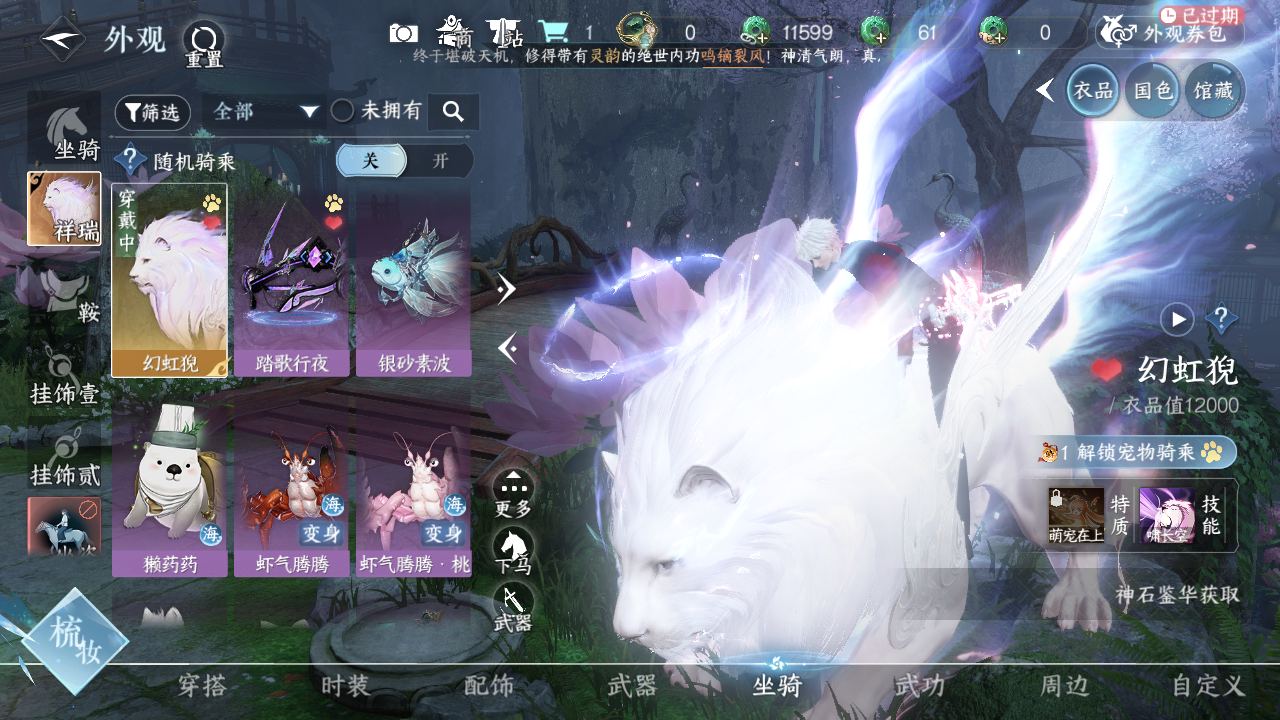Toggle the 随机骑乘 switch
1280x720 pixels.
[404, 161]
